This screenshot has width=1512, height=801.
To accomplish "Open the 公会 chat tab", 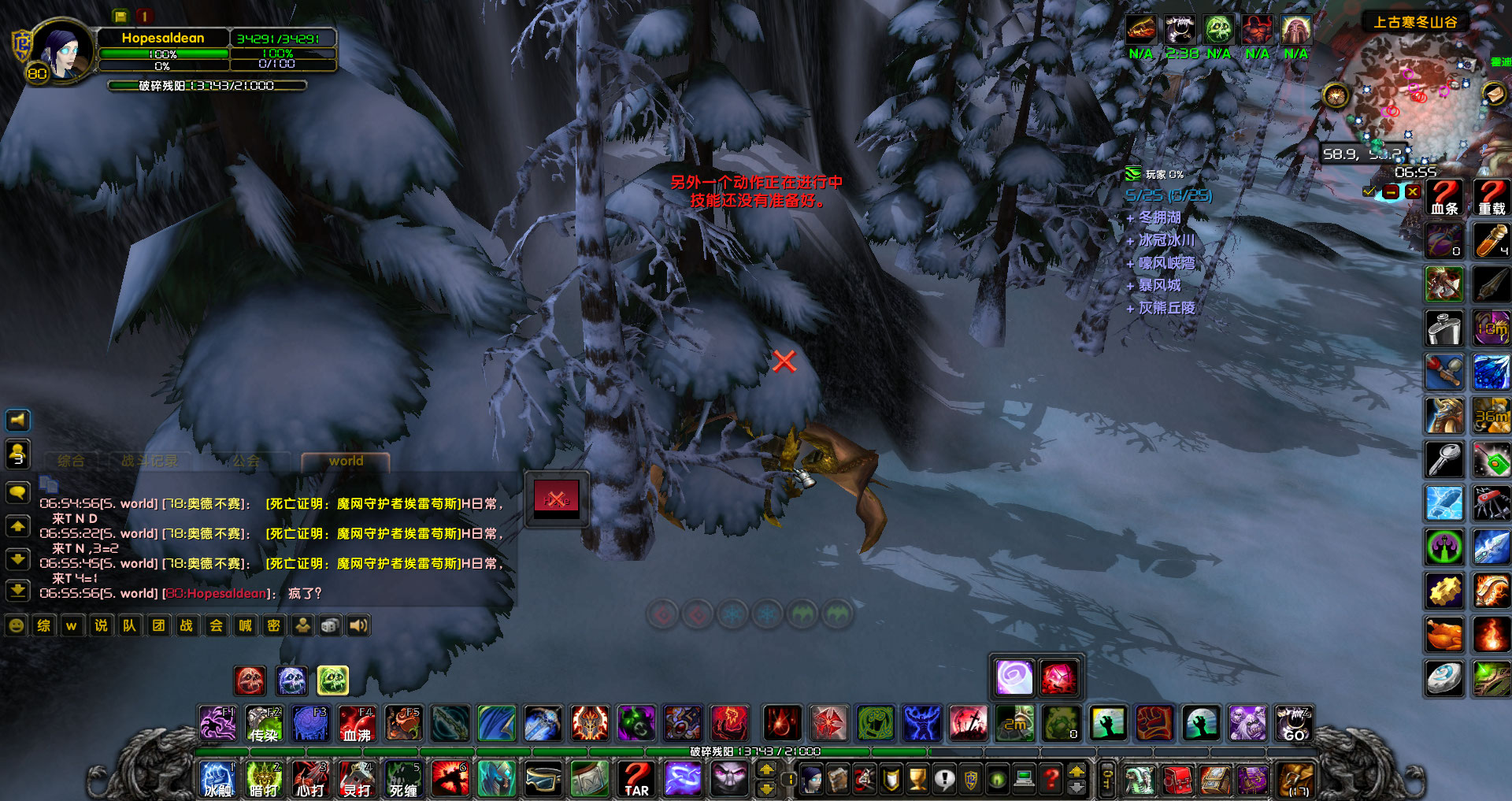I will pos(246,462).
